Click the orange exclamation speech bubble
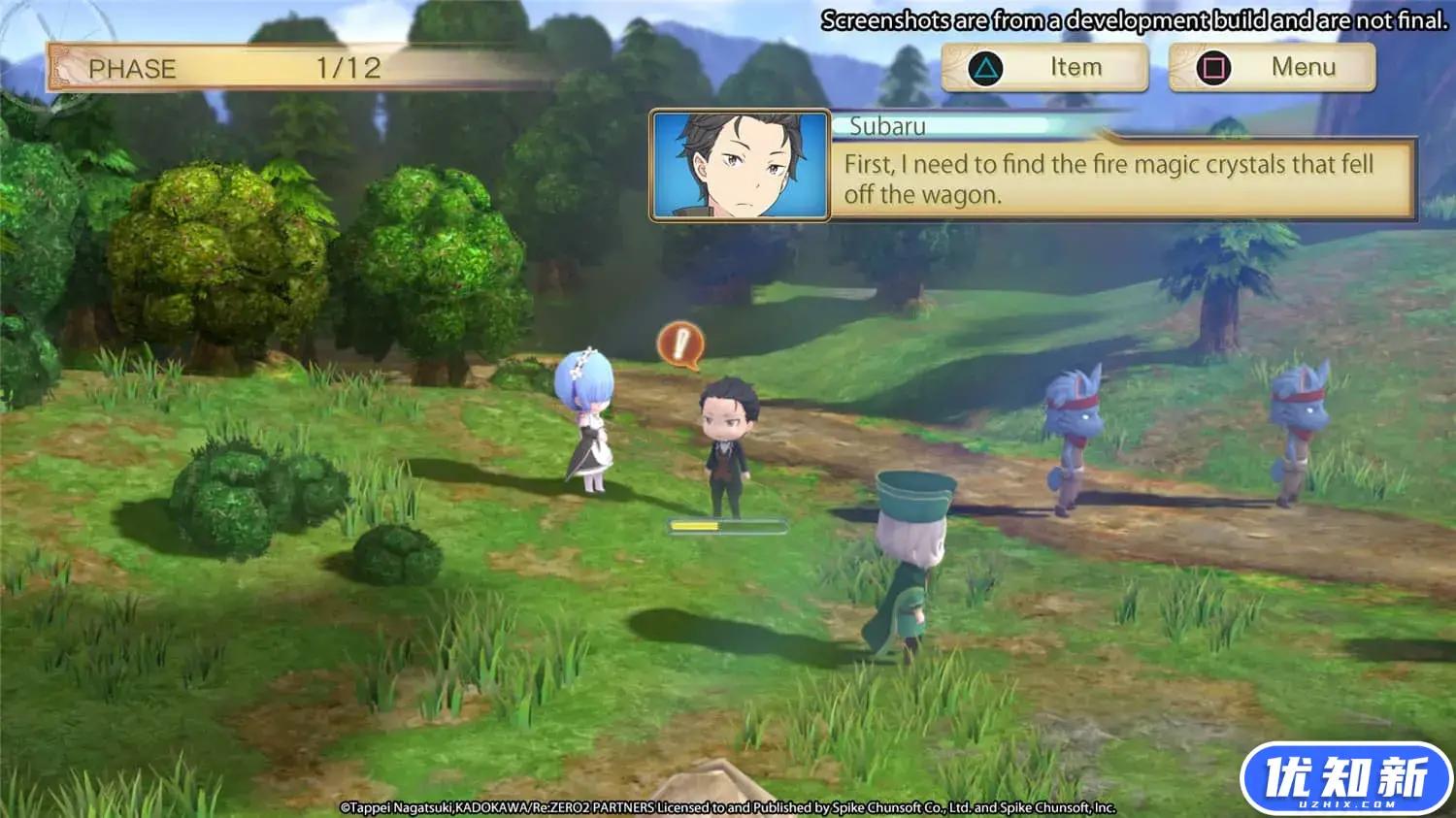The height and width of the screenshot is (818, 1456). click(x=680, y=345)
